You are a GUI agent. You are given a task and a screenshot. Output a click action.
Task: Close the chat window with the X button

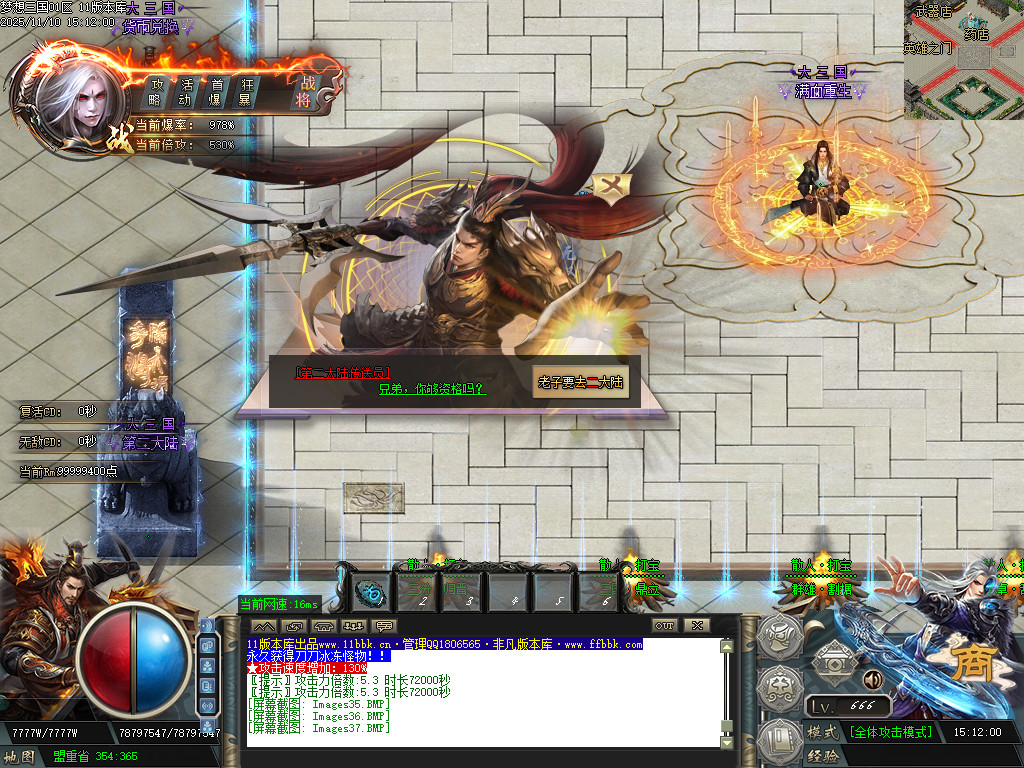(697, 625)
